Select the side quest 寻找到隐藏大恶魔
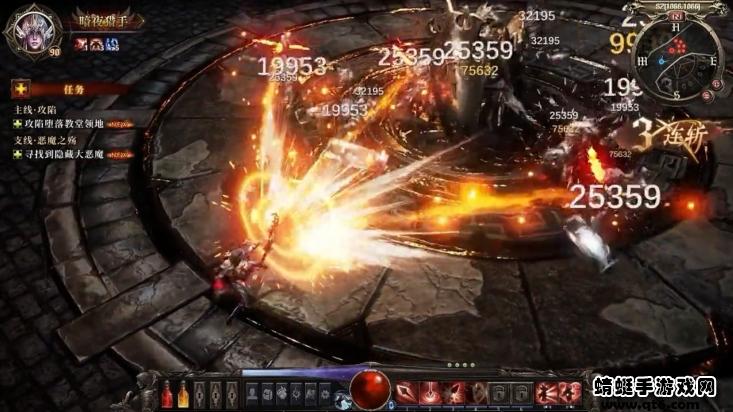This screenshot has width=733, height=412. point(59,155)
